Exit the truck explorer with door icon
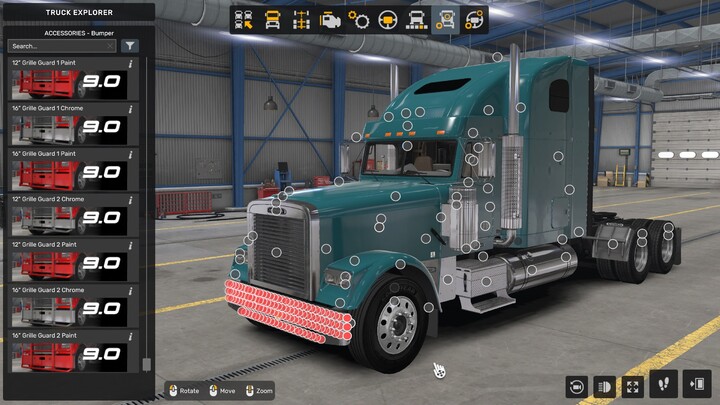 [x=697, y=383]
